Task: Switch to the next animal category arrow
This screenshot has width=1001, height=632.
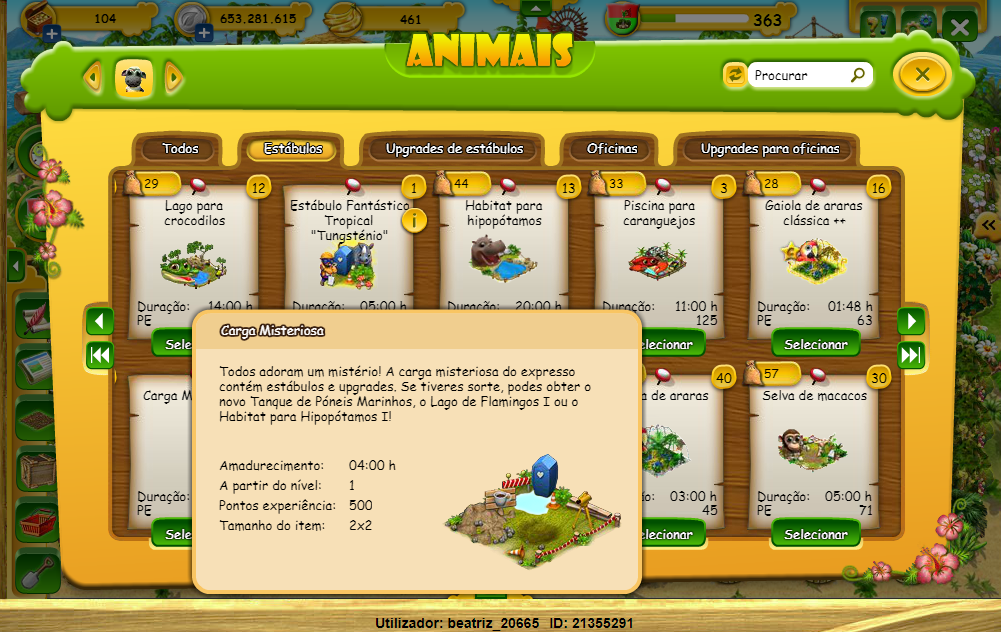Action: point(173,77)
